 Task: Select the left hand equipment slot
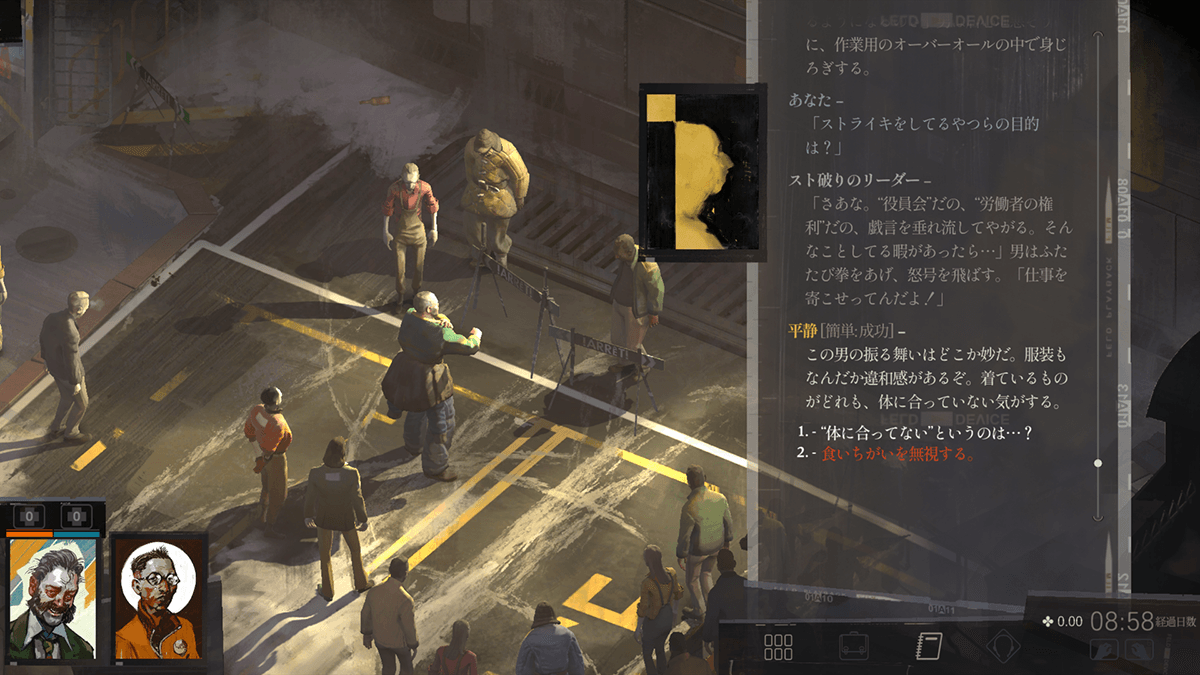[x=1106, y=650]
